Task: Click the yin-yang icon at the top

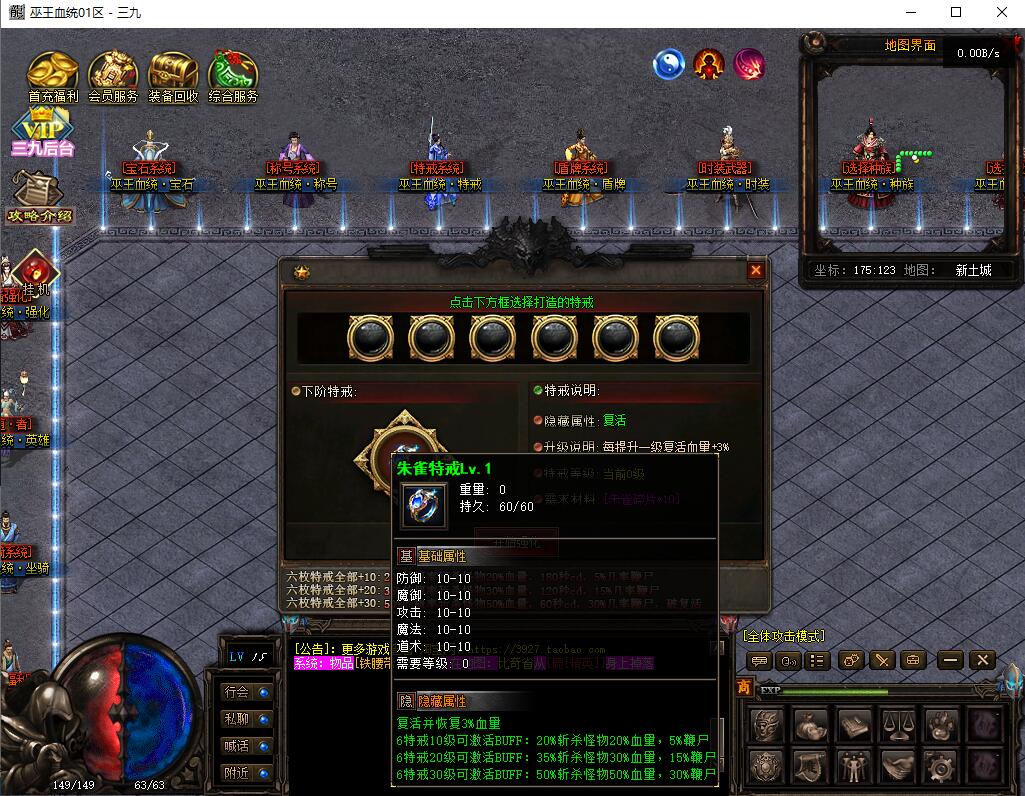Action: pyautogui.click(x=668, y=65)
